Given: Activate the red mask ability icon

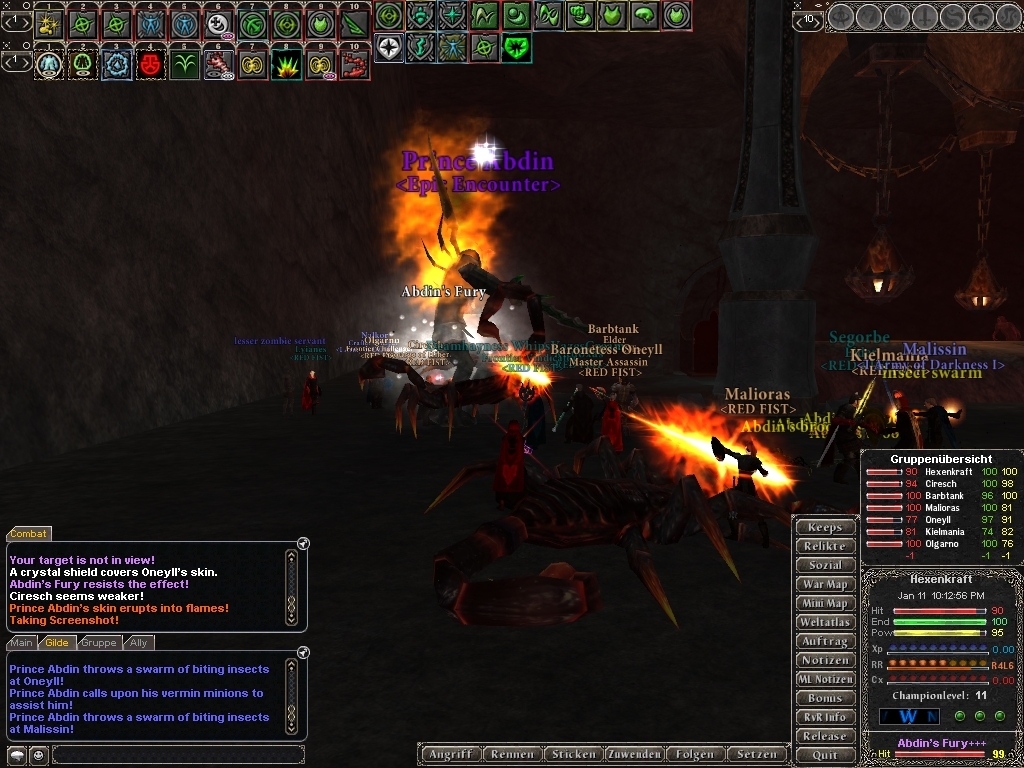Looking at the screenshot, I should click(151, 65).
